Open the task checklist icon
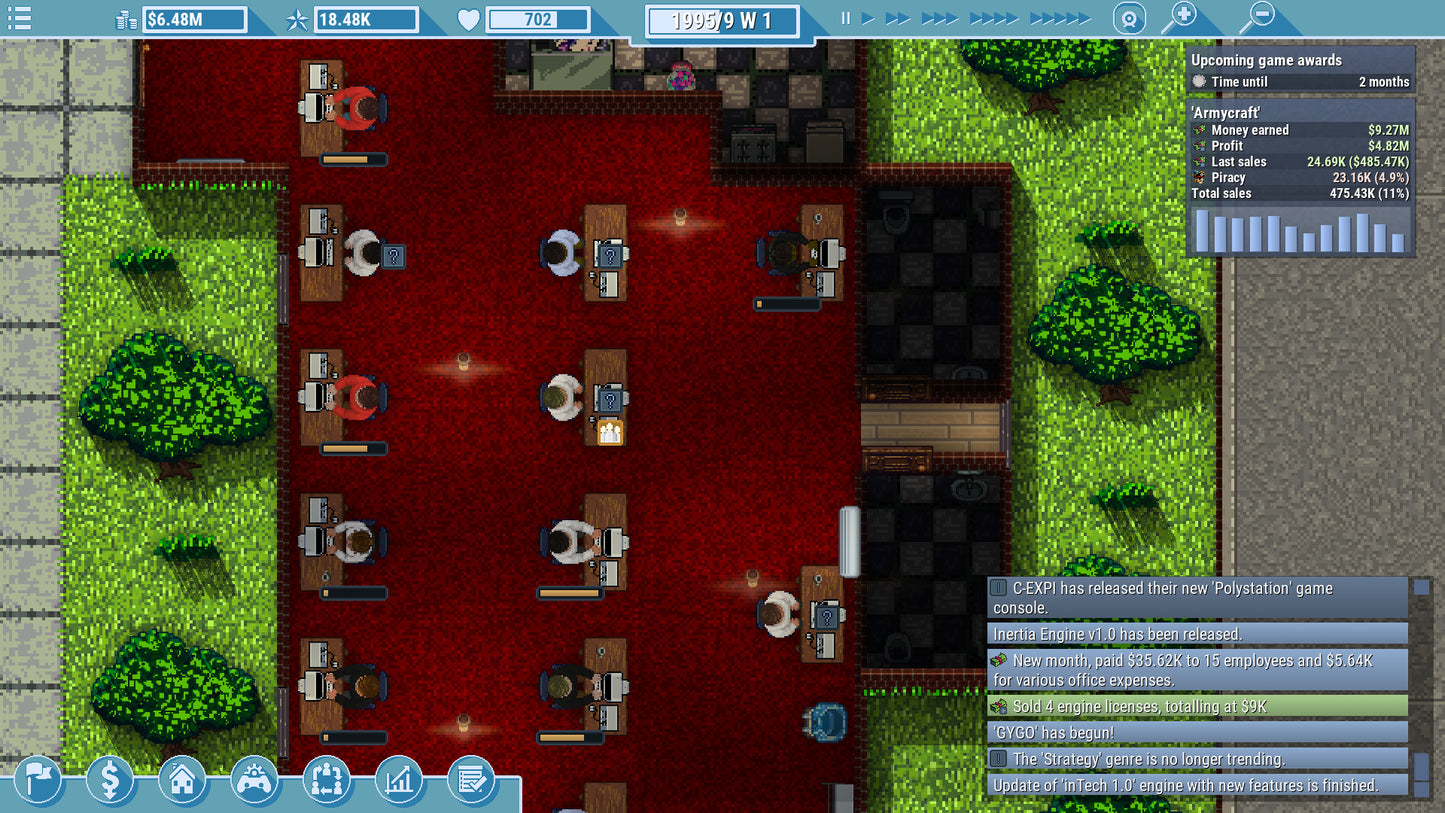Viewport: 1445px width, 813px height. [x=471, y=781]
